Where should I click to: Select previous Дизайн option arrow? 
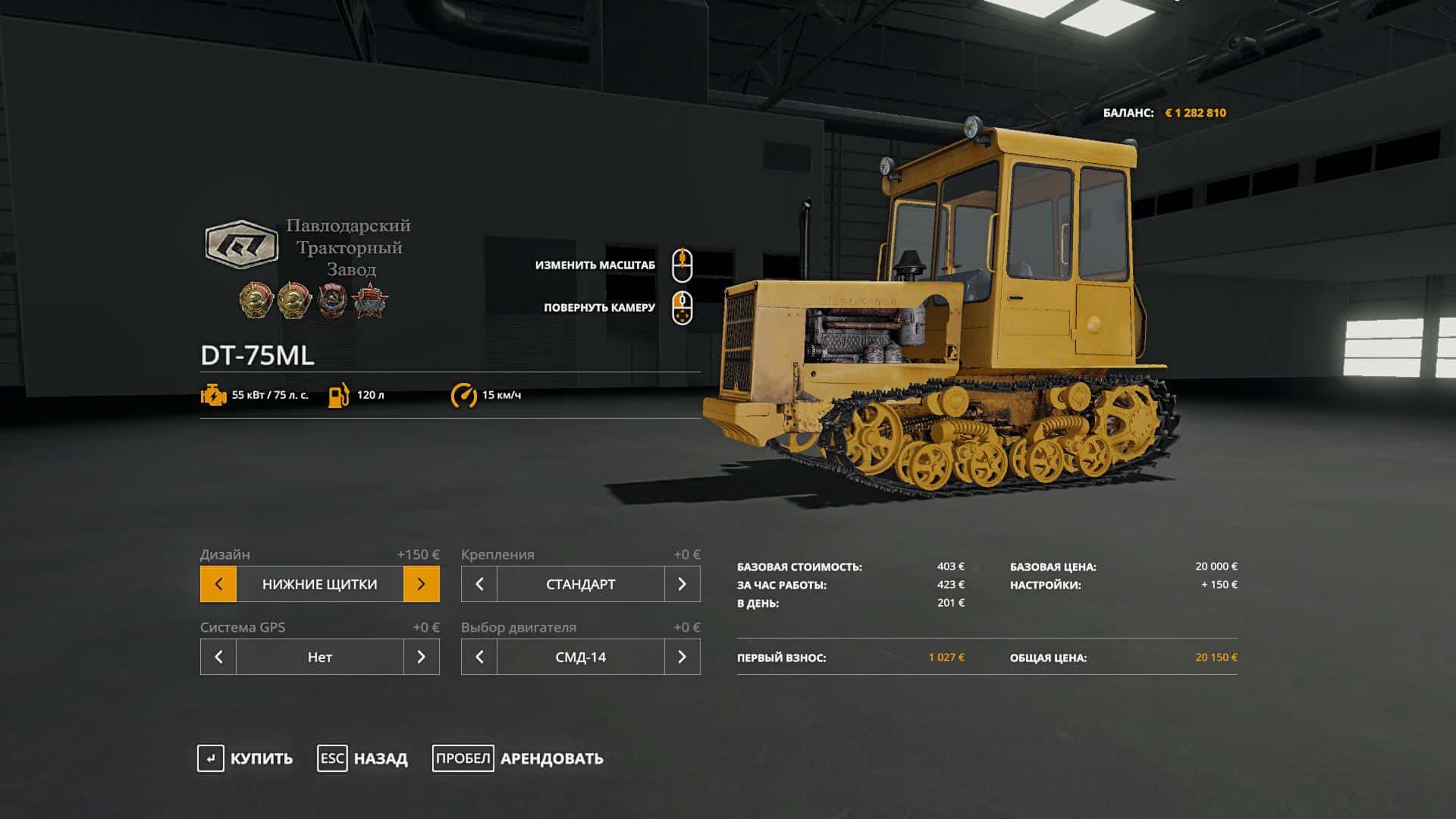coord(218,584)
